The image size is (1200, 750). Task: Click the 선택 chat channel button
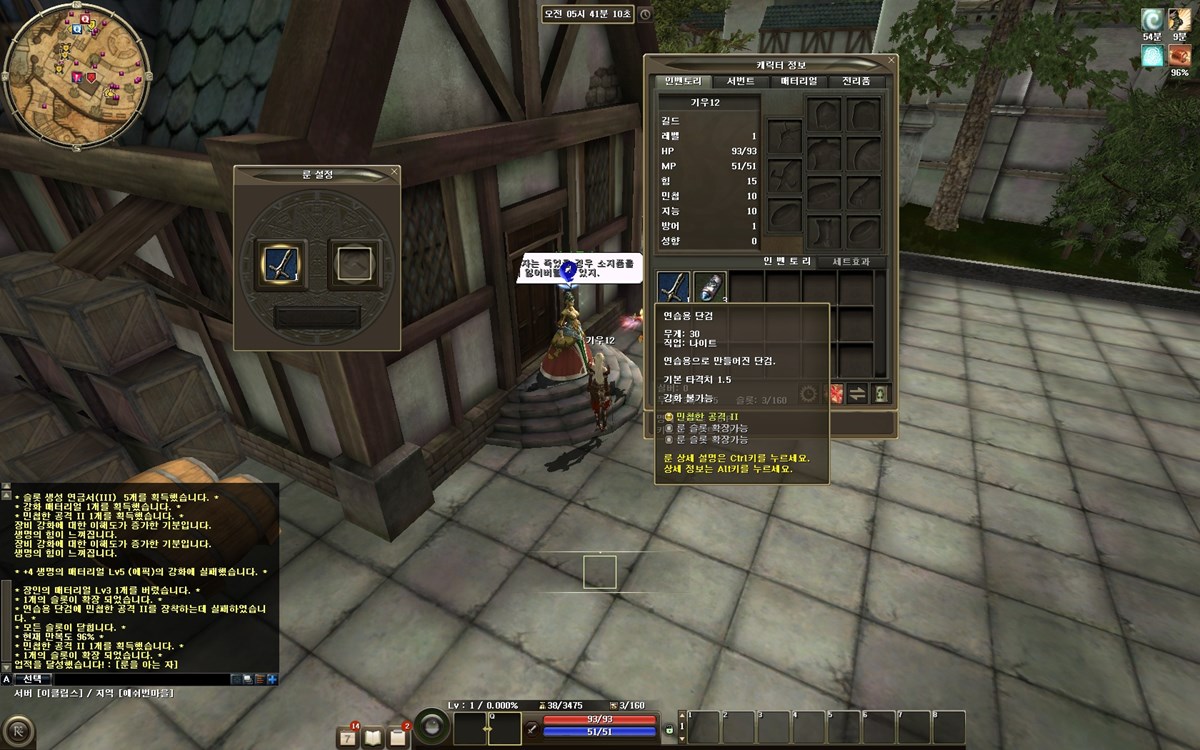pyautogui.click(x=33, y=678)
